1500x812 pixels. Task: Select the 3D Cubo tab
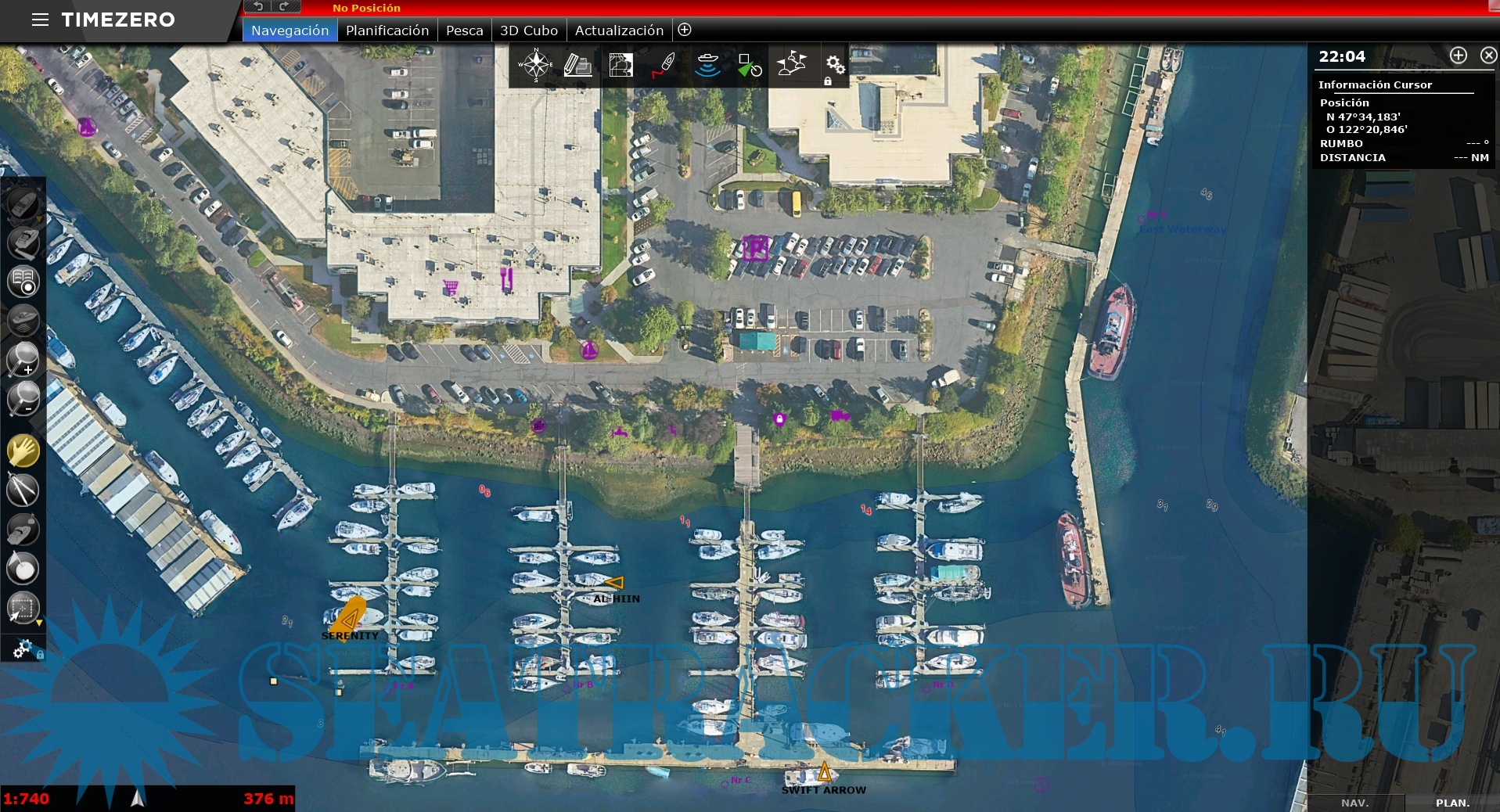click(x=529, y=31)
